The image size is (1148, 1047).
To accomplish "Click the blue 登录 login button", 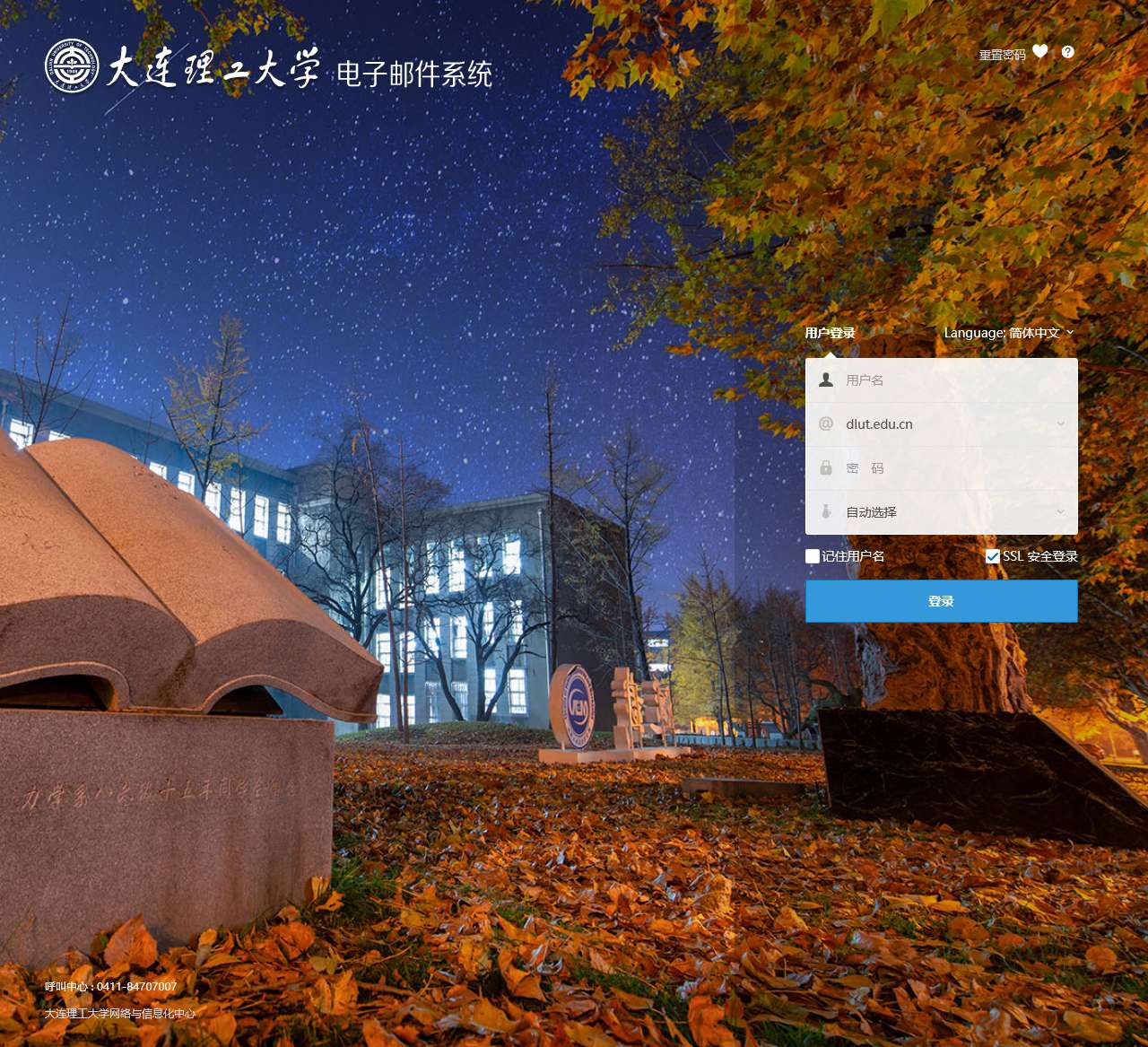I will pyautogui.click(x=941, y=601).
